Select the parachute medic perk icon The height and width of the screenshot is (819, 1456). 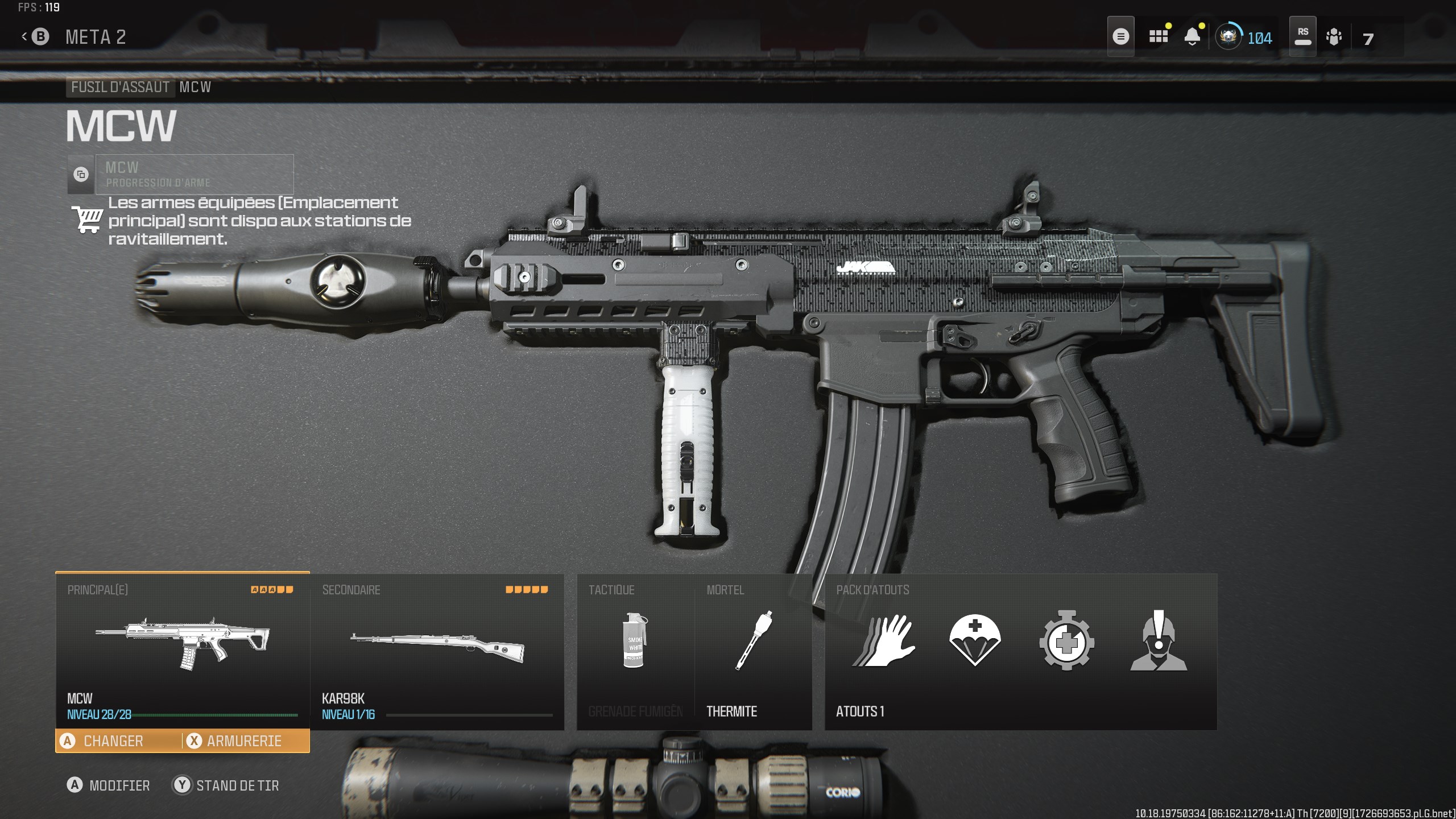point(974,643)
